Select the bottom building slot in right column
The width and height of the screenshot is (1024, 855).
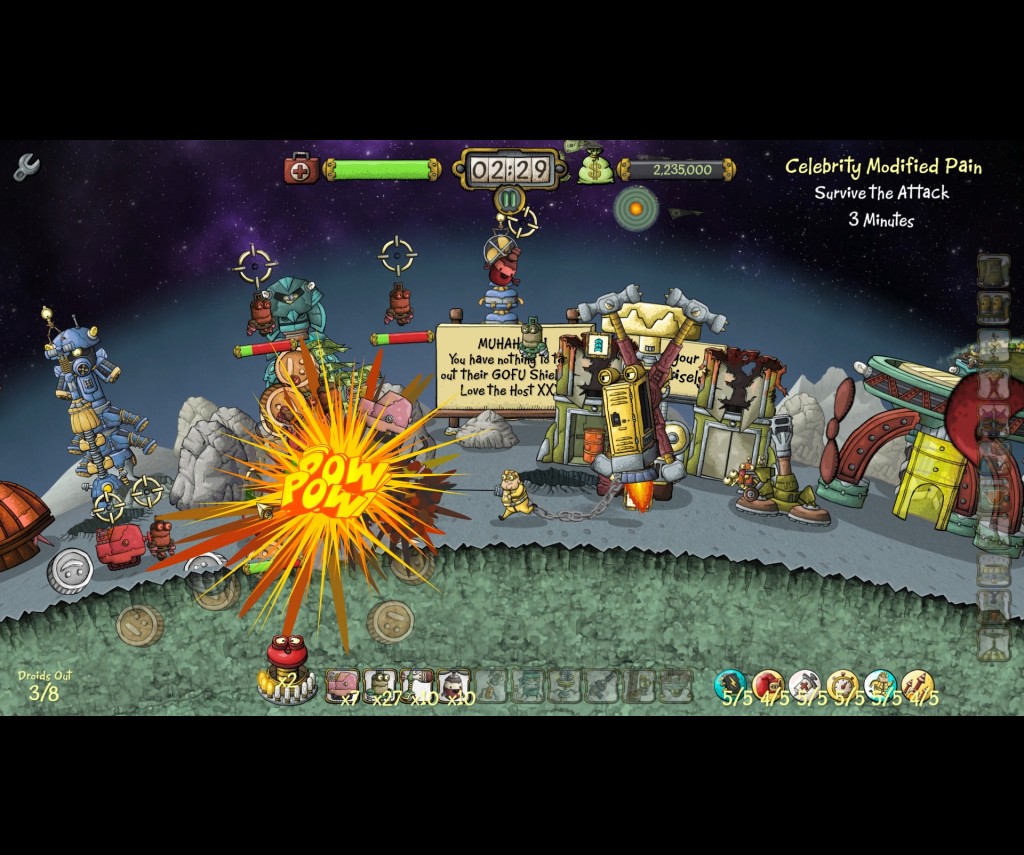[993, 644]
